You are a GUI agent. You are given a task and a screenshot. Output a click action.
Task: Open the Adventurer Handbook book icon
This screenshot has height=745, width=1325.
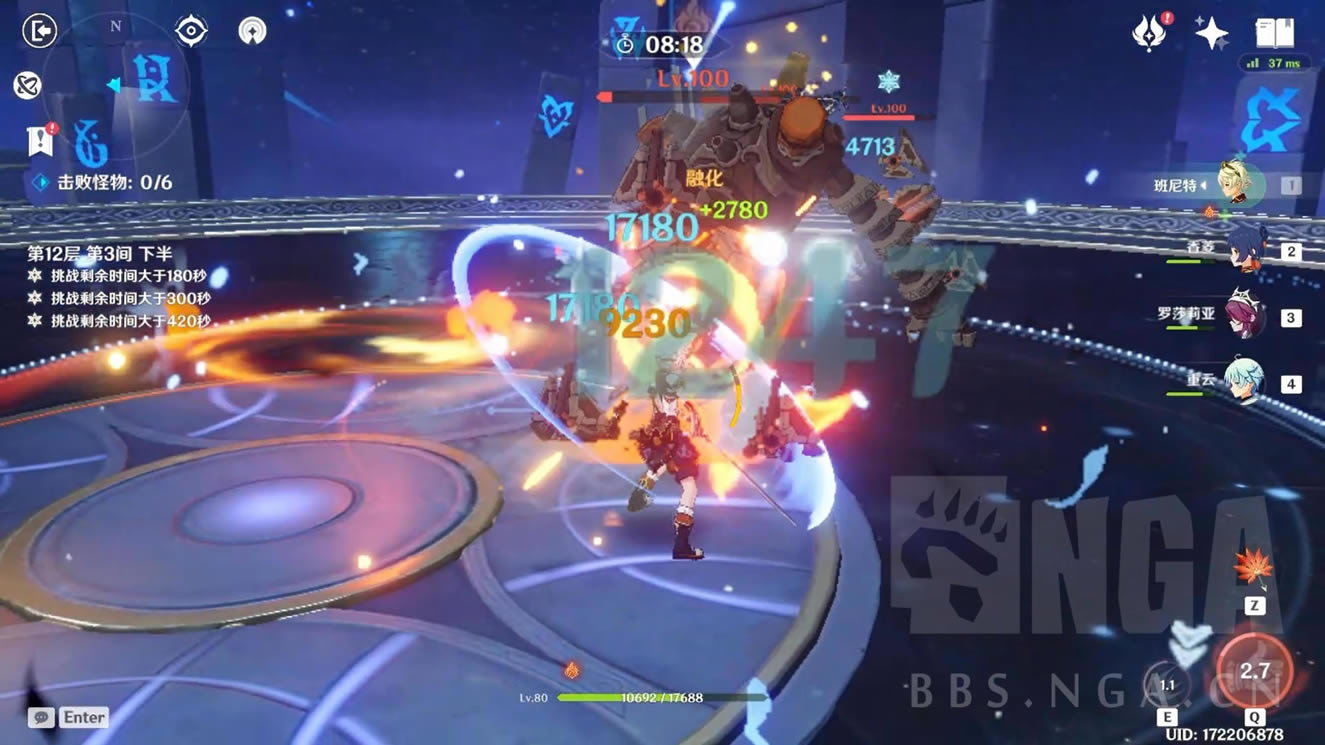(x=1274, y=33)
